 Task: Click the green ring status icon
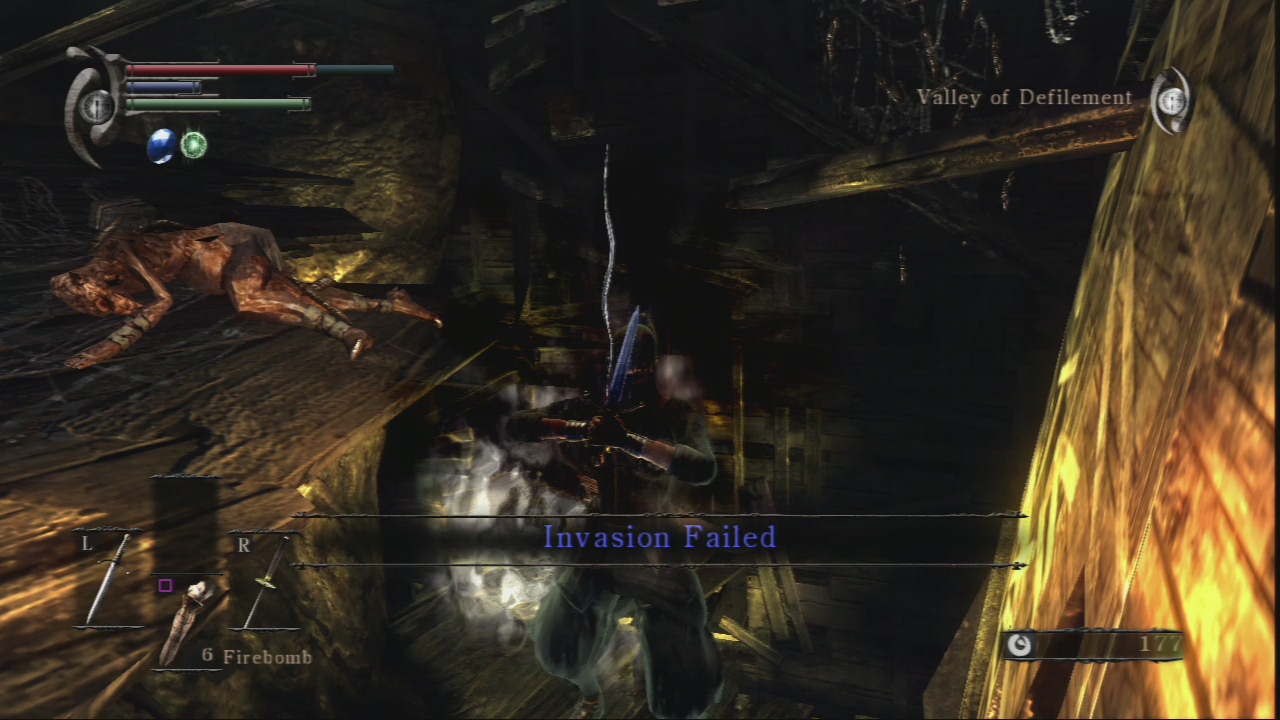[194, 146]
